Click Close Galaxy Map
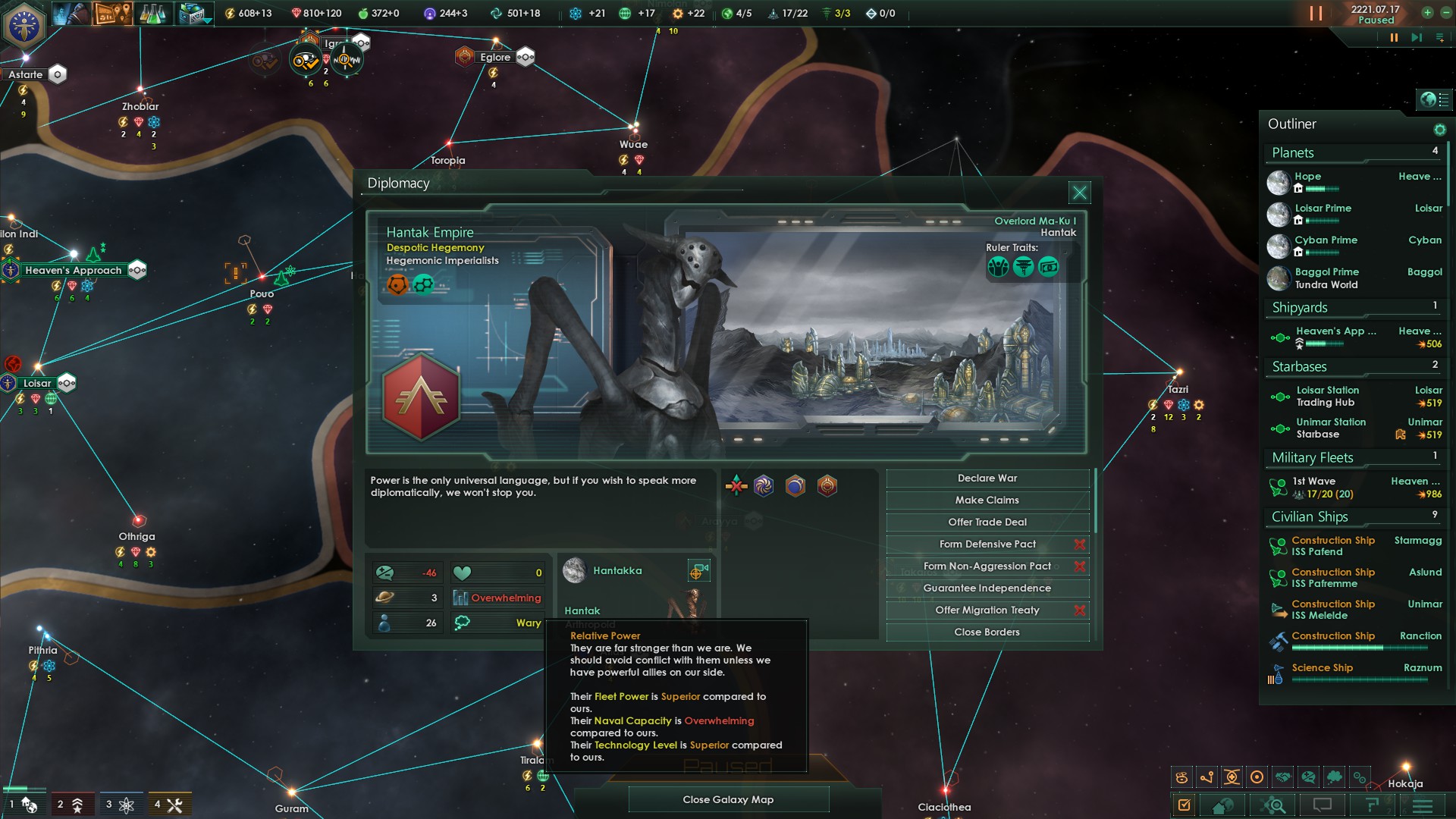Viewport: 1456px width, 819px height. [x=728, y=799]
